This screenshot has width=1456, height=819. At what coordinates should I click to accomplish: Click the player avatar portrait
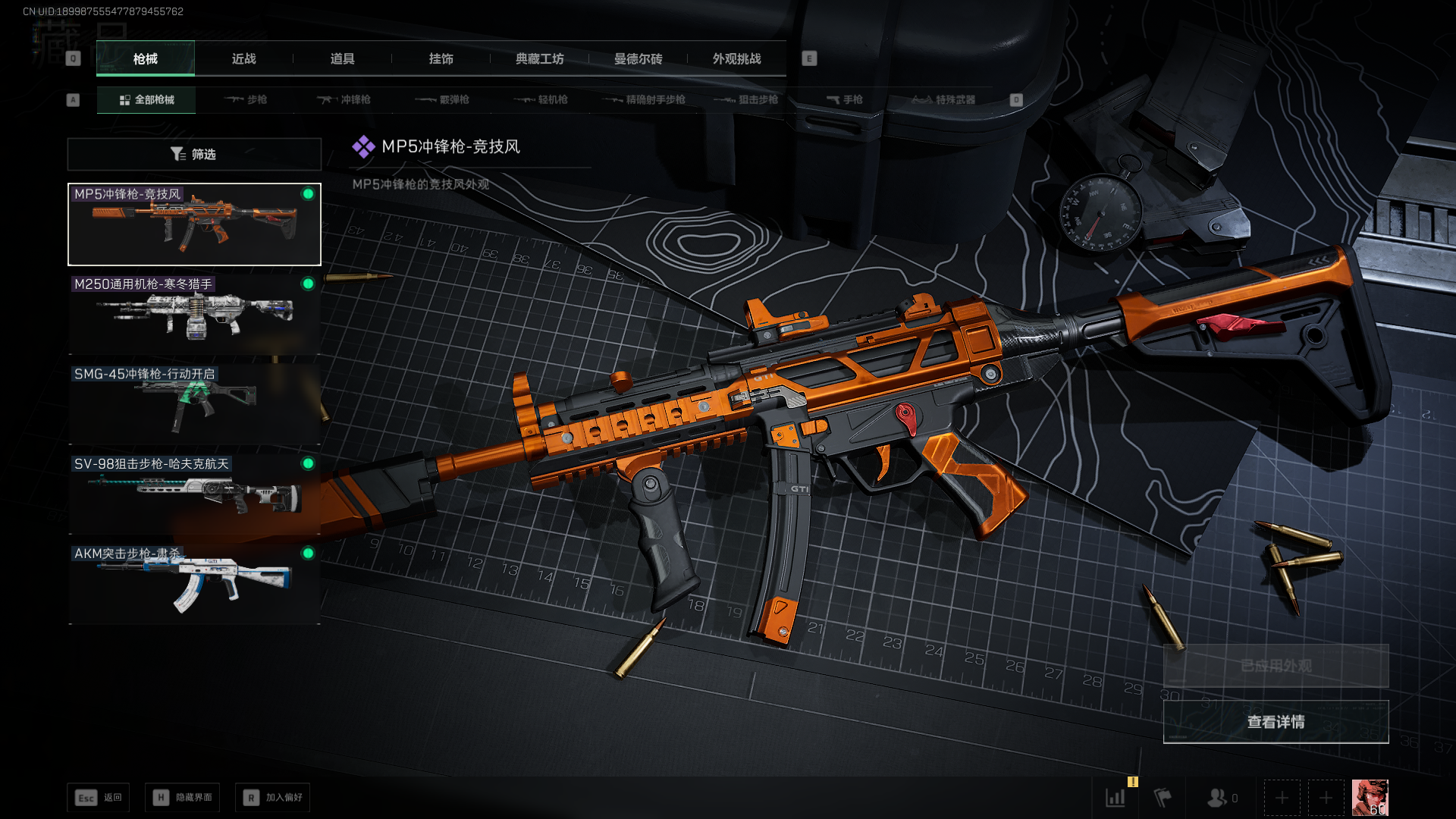pos(1370,798)
